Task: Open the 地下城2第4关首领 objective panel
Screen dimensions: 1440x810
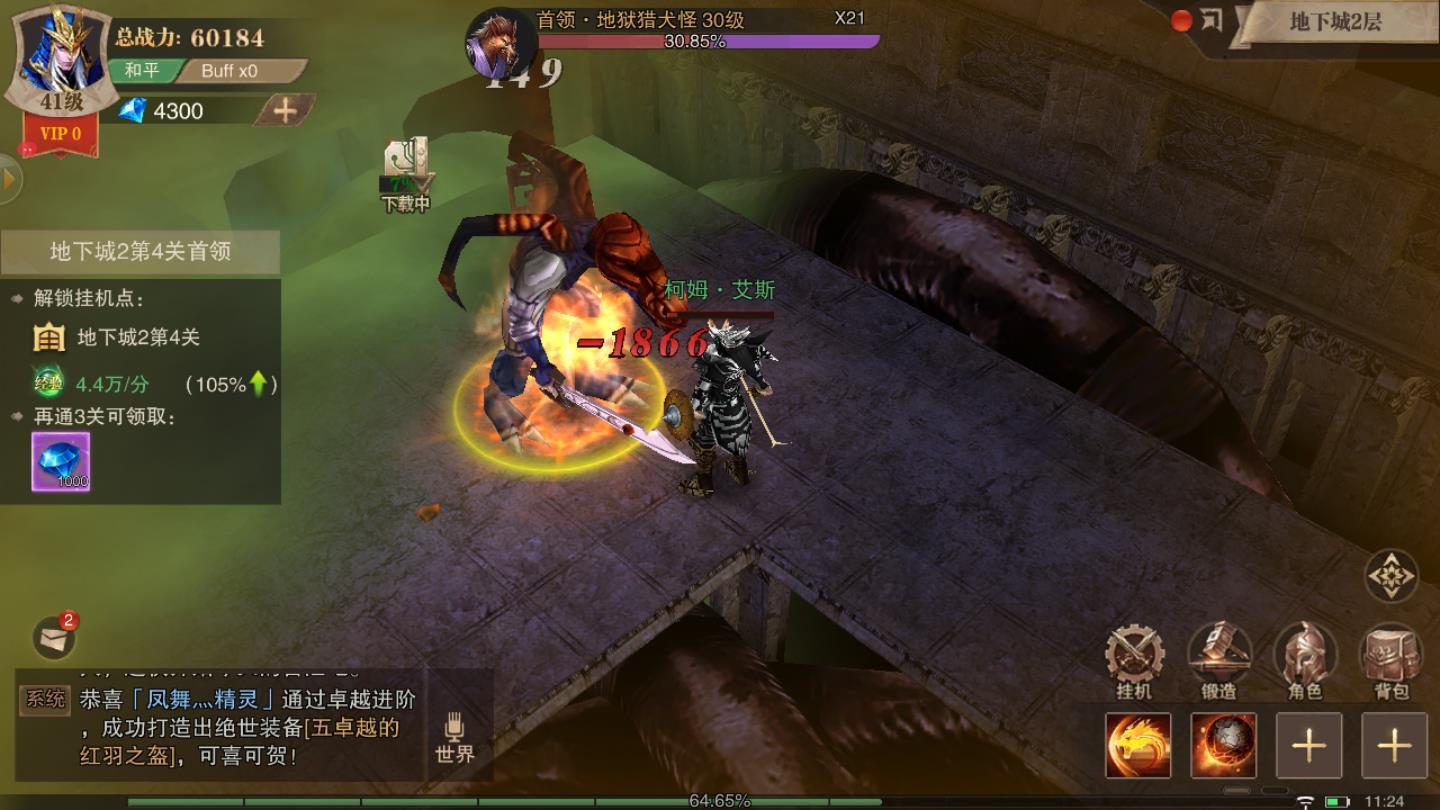Action: (140, 251)
